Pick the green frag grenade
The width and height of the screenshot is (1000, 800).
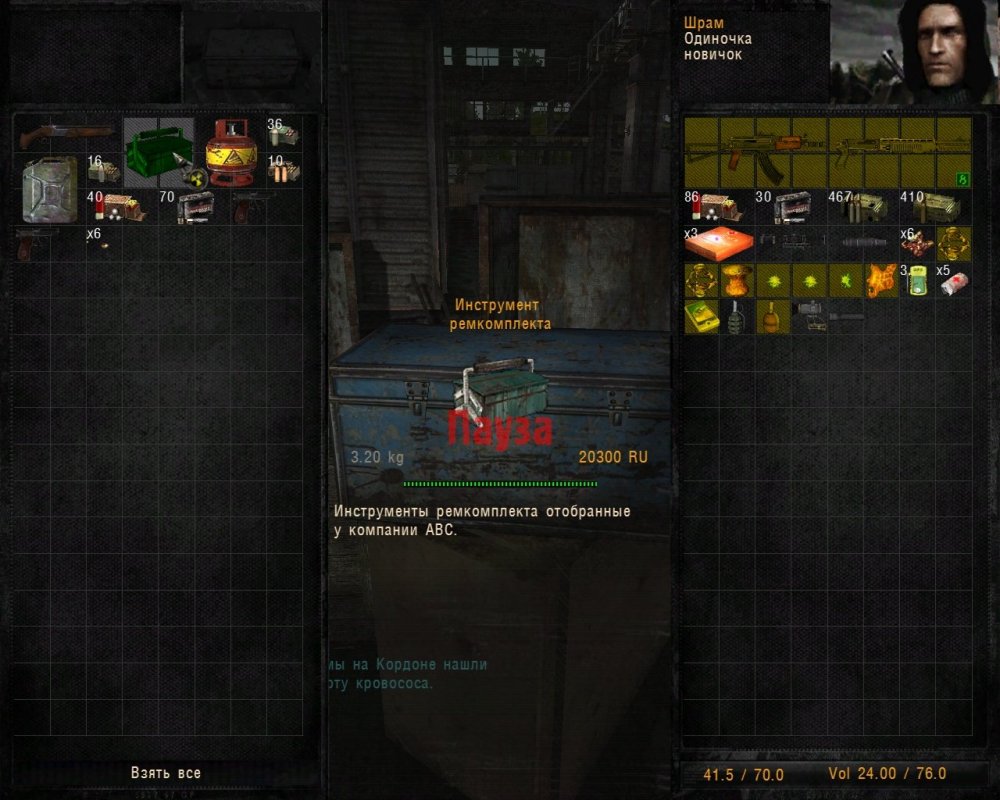click(x=737, y=316)
